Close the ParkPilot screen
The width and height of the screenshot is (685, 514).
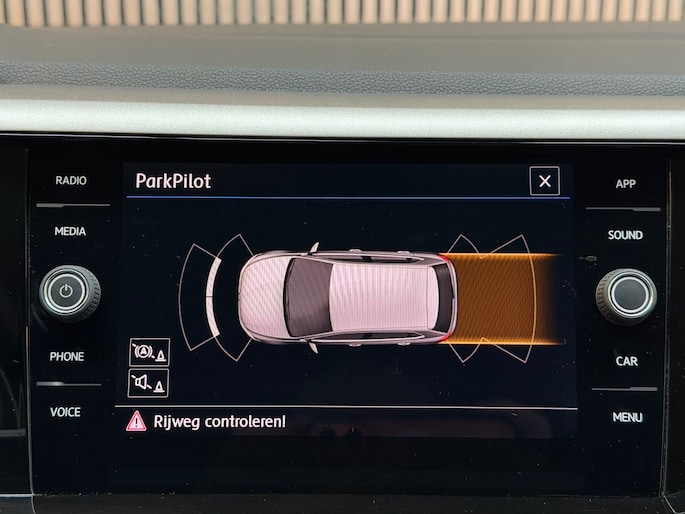click(x=544, y=181)
